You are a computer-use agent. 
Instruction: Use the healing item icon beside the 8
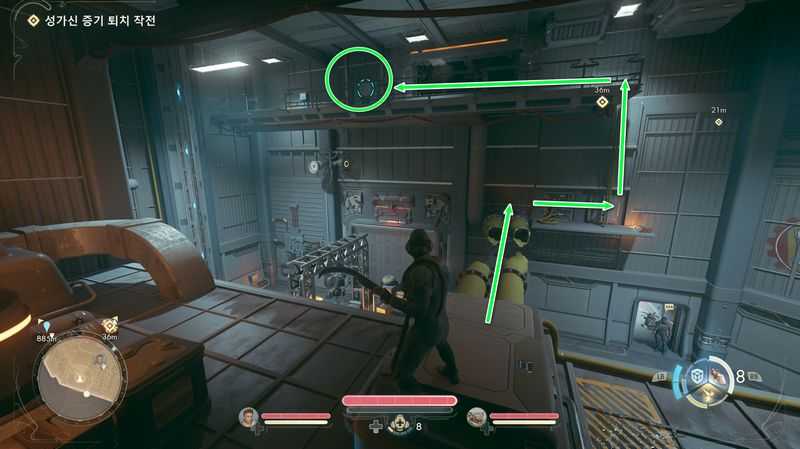tap(400, 425)
